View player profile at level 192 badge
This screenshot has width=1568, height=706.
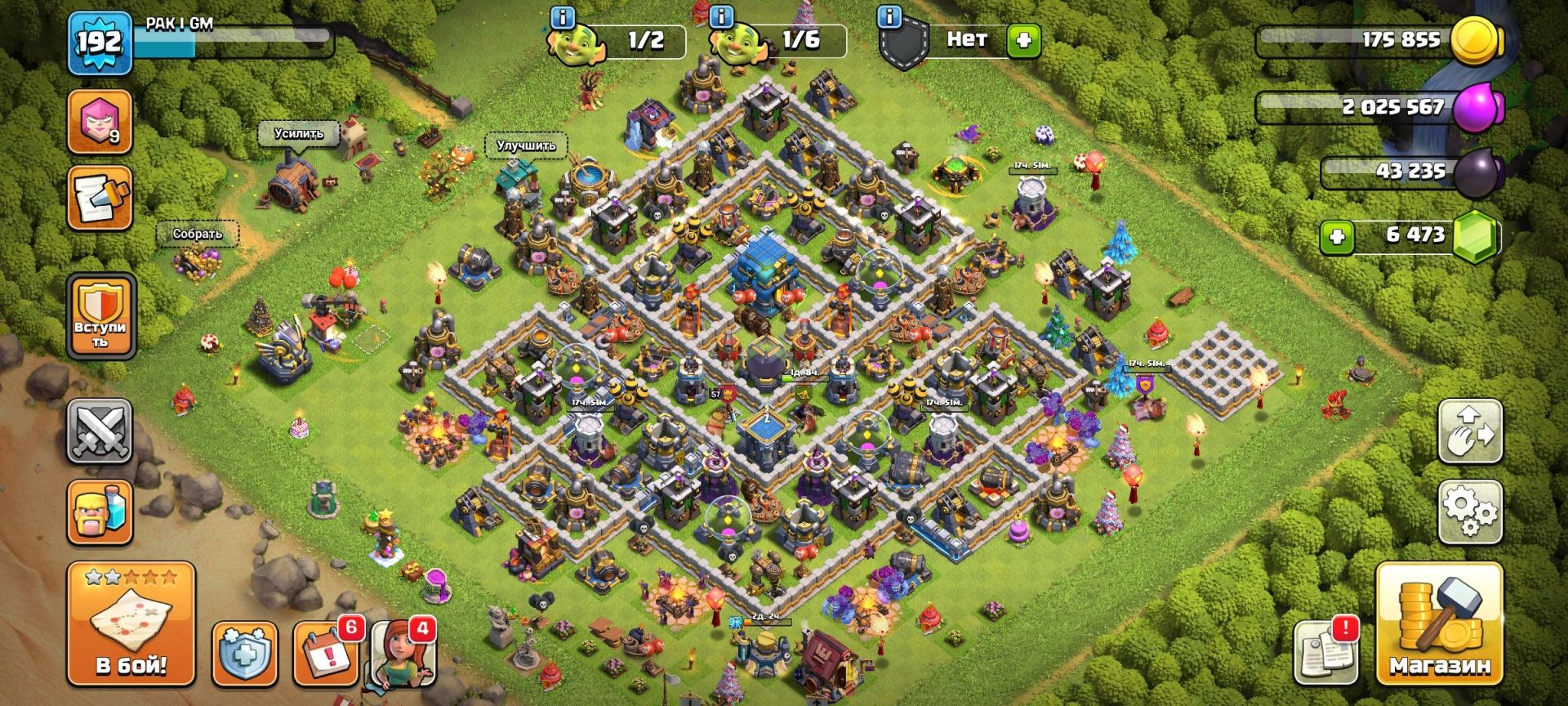[100, 42]
